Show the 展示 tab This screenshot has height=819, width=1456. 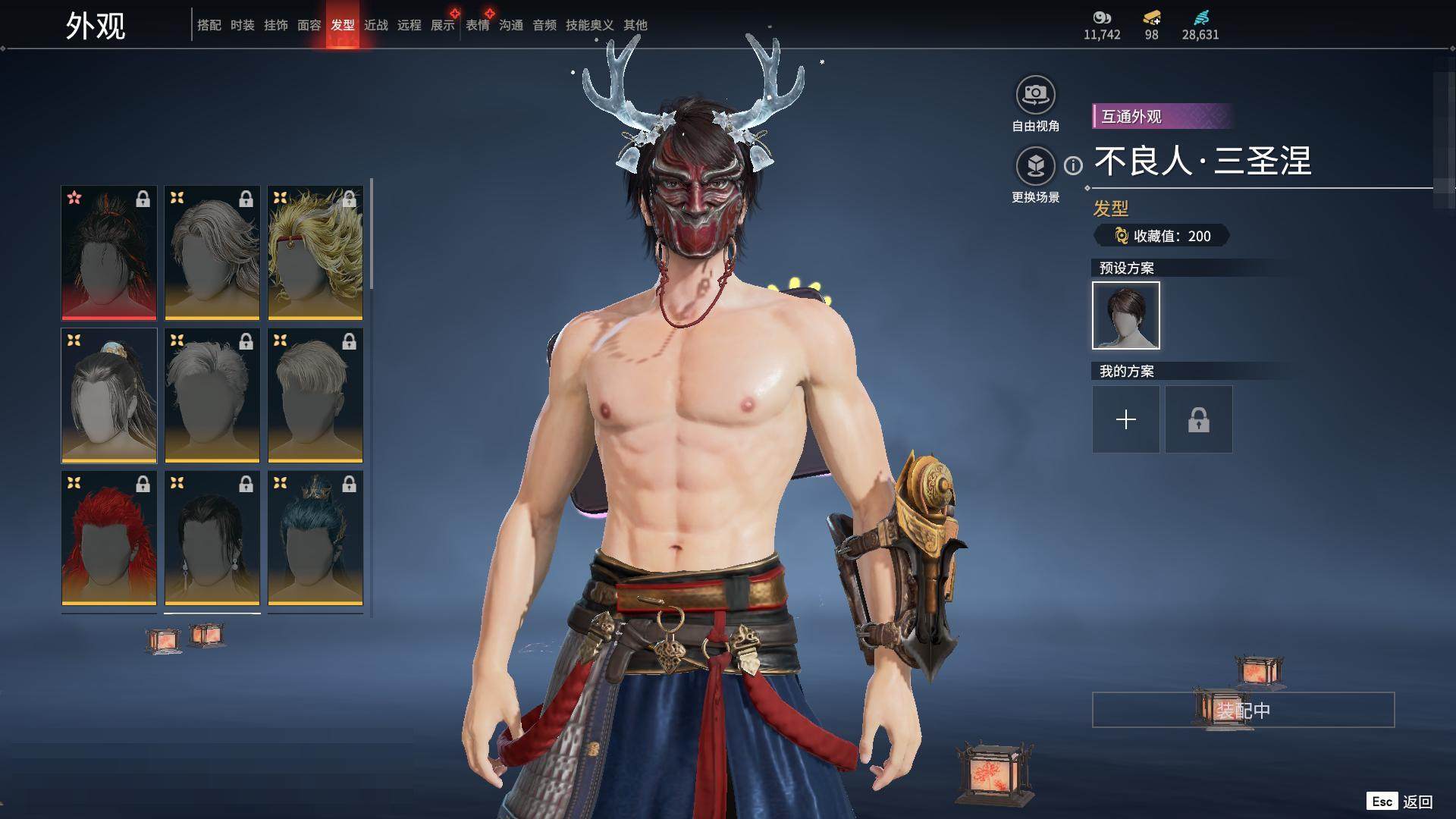tap(442, 25)
